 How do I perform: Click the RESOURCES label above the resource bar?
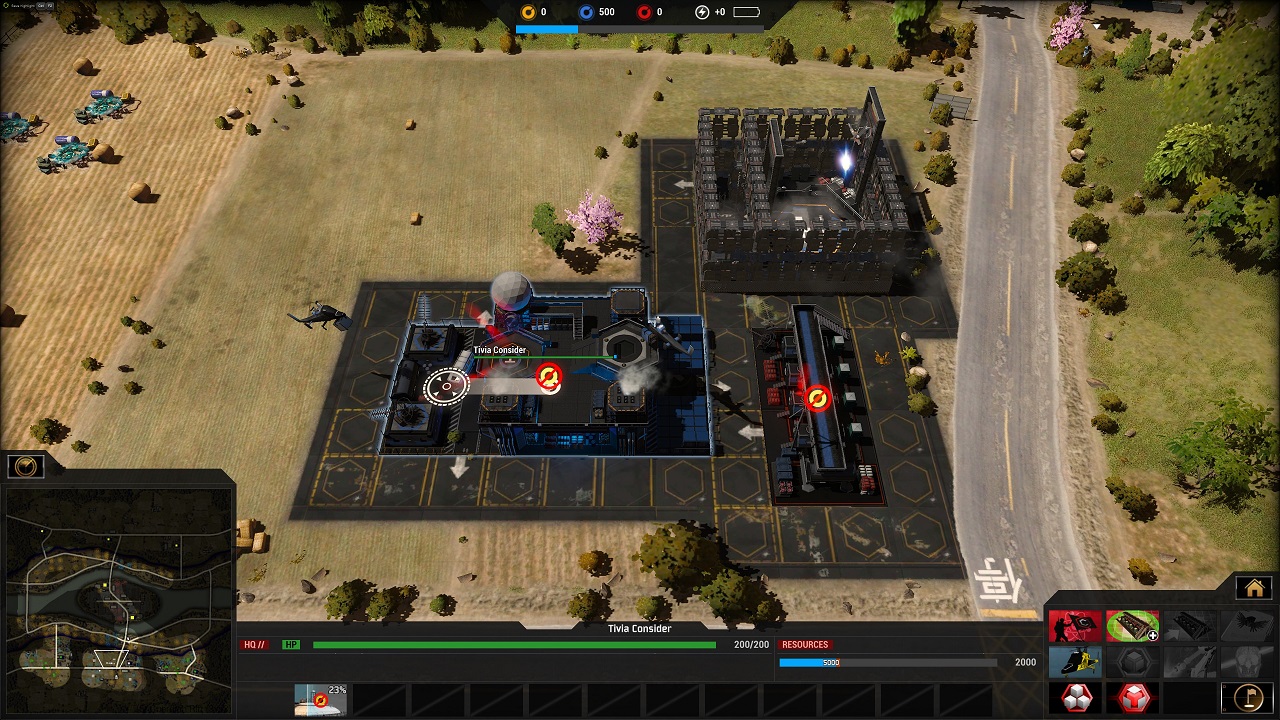[806, 645]
